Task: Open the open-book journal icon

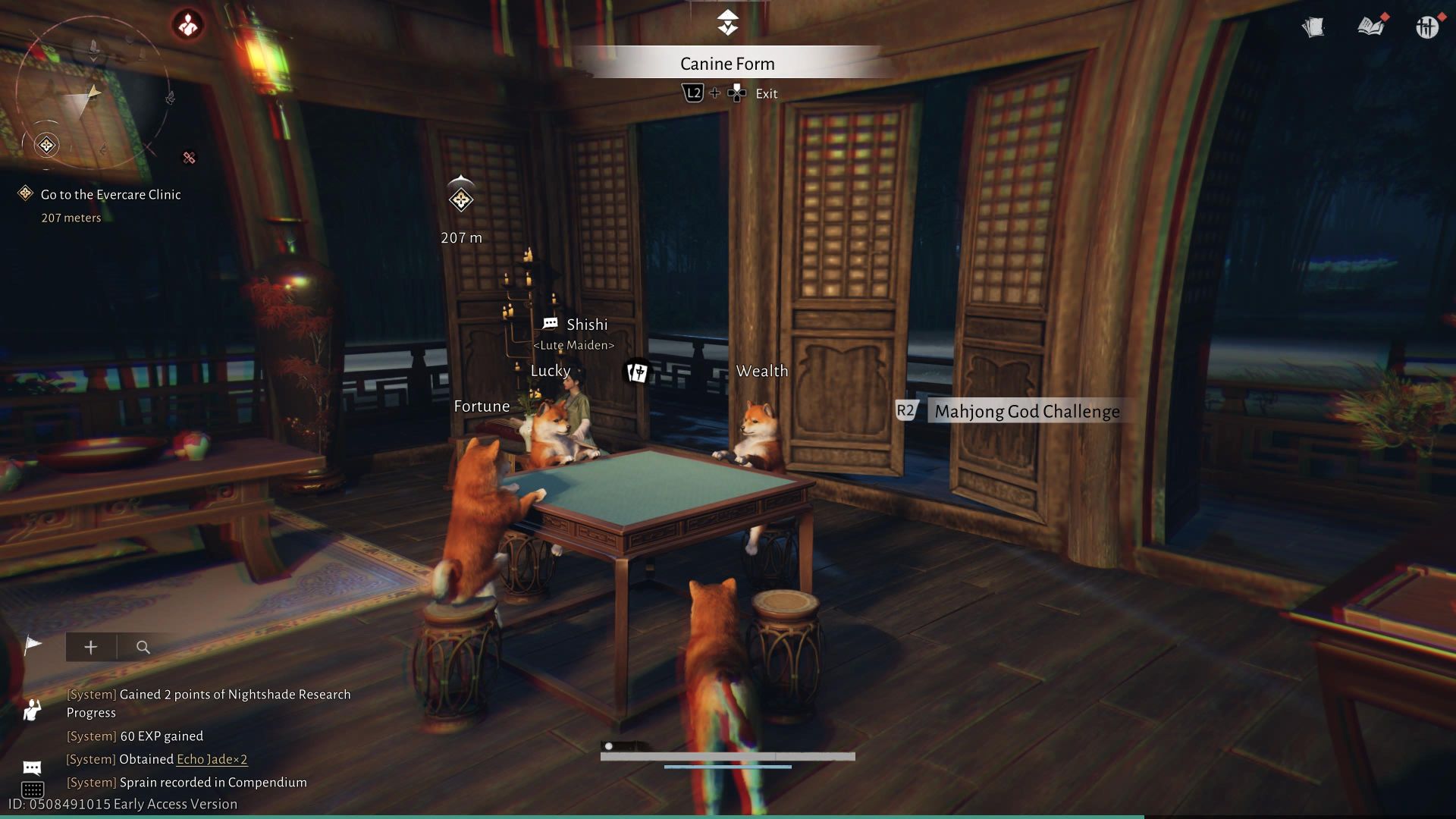Action: click(x=1370, y=28)
